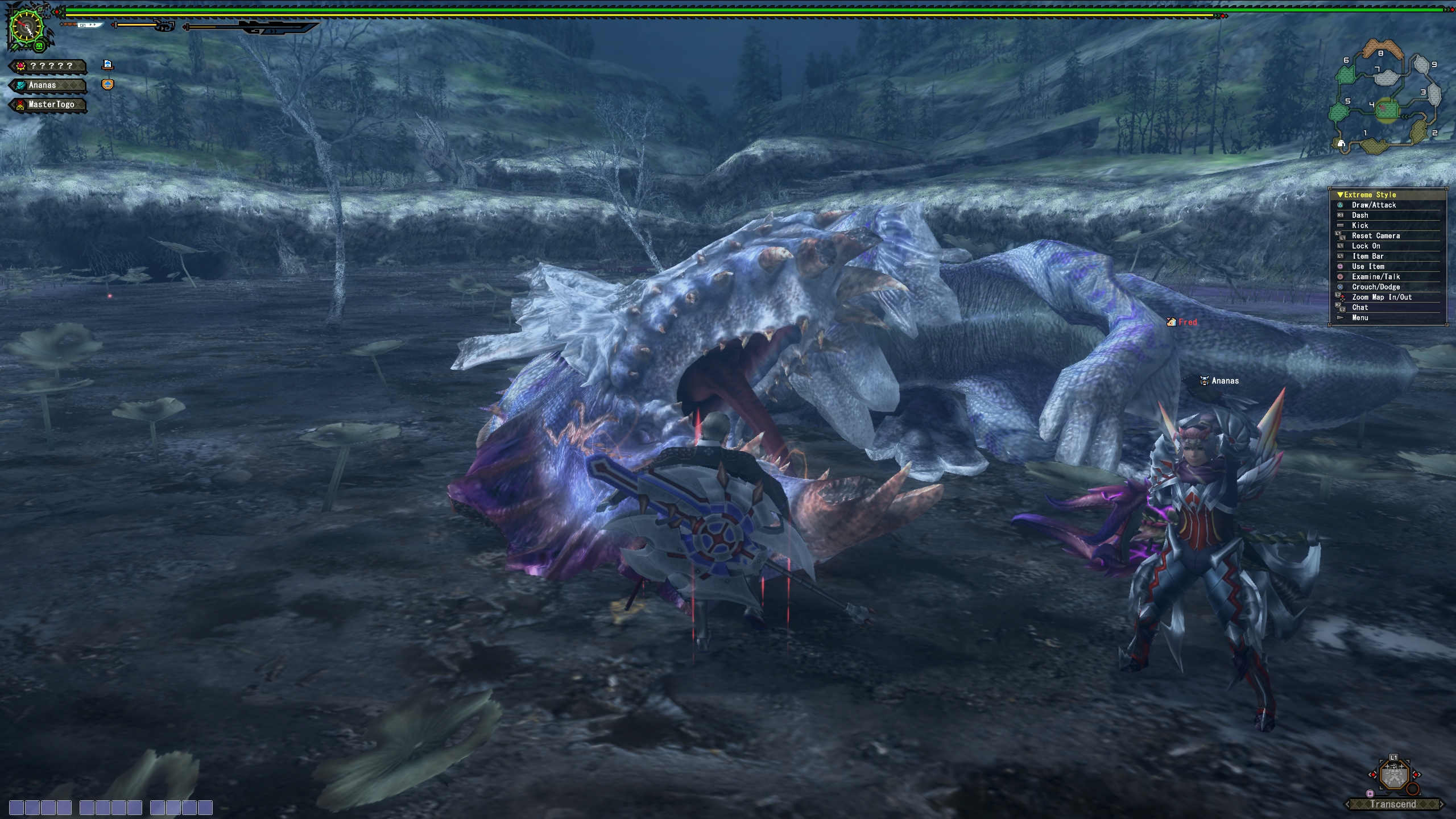Screen dimensions: 1456x819
Task: Click the blue flag status icon beside ?????
Action: 107,65
